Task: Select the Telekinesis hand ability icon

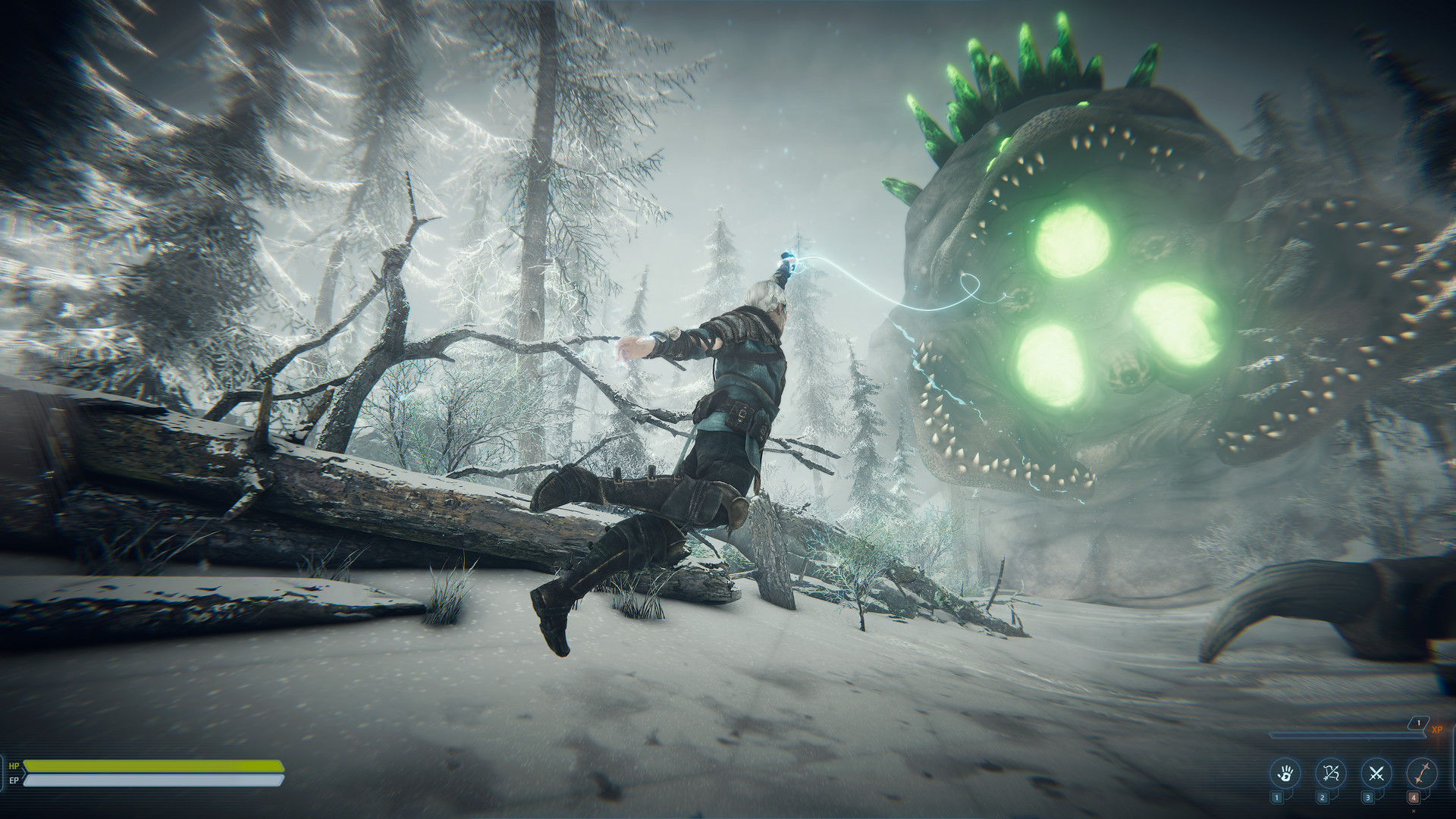Action: point(1285,773)
